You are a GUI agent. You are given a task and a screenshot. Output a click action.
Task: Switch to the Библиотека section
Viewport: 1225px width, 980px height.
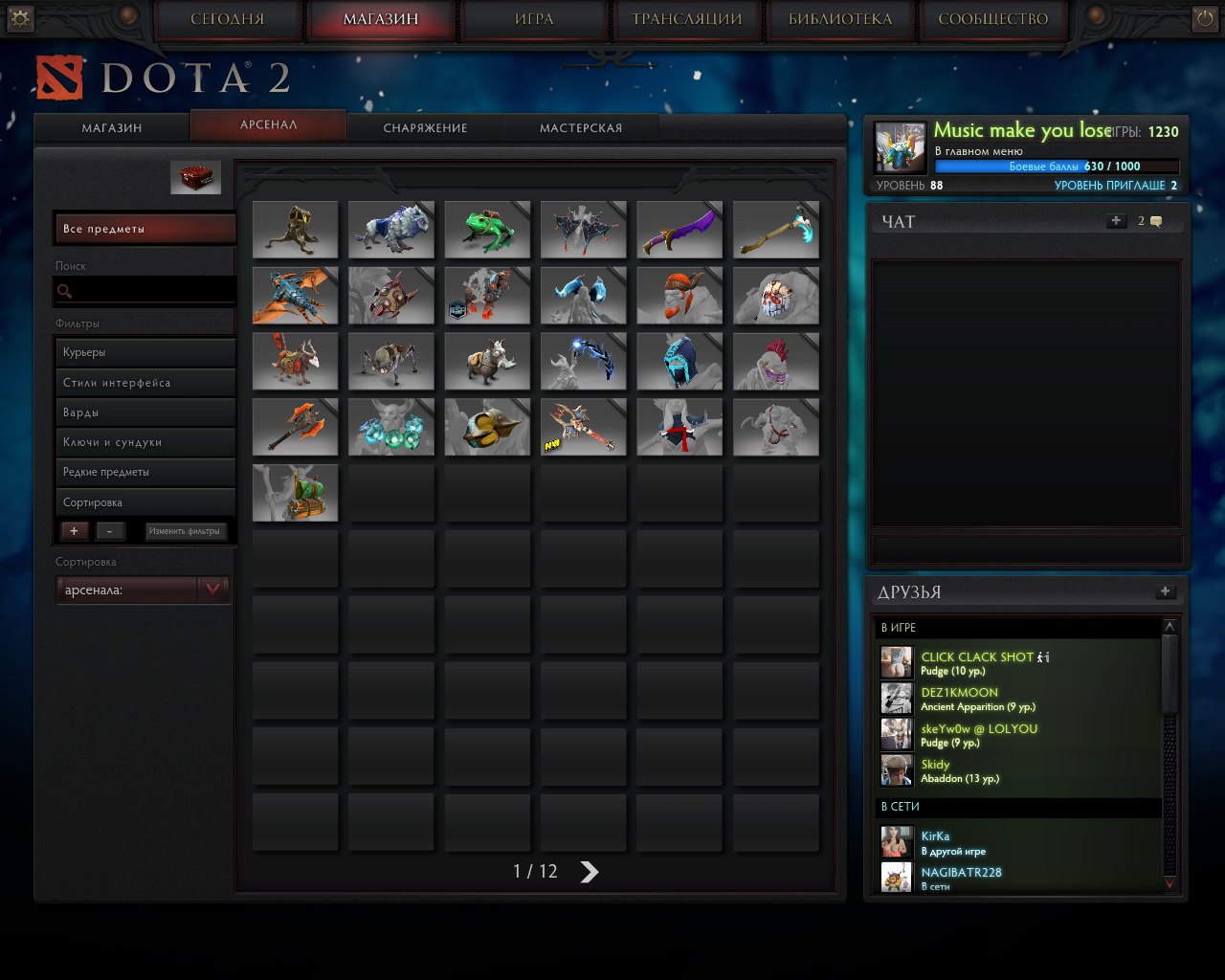(839, 20)
